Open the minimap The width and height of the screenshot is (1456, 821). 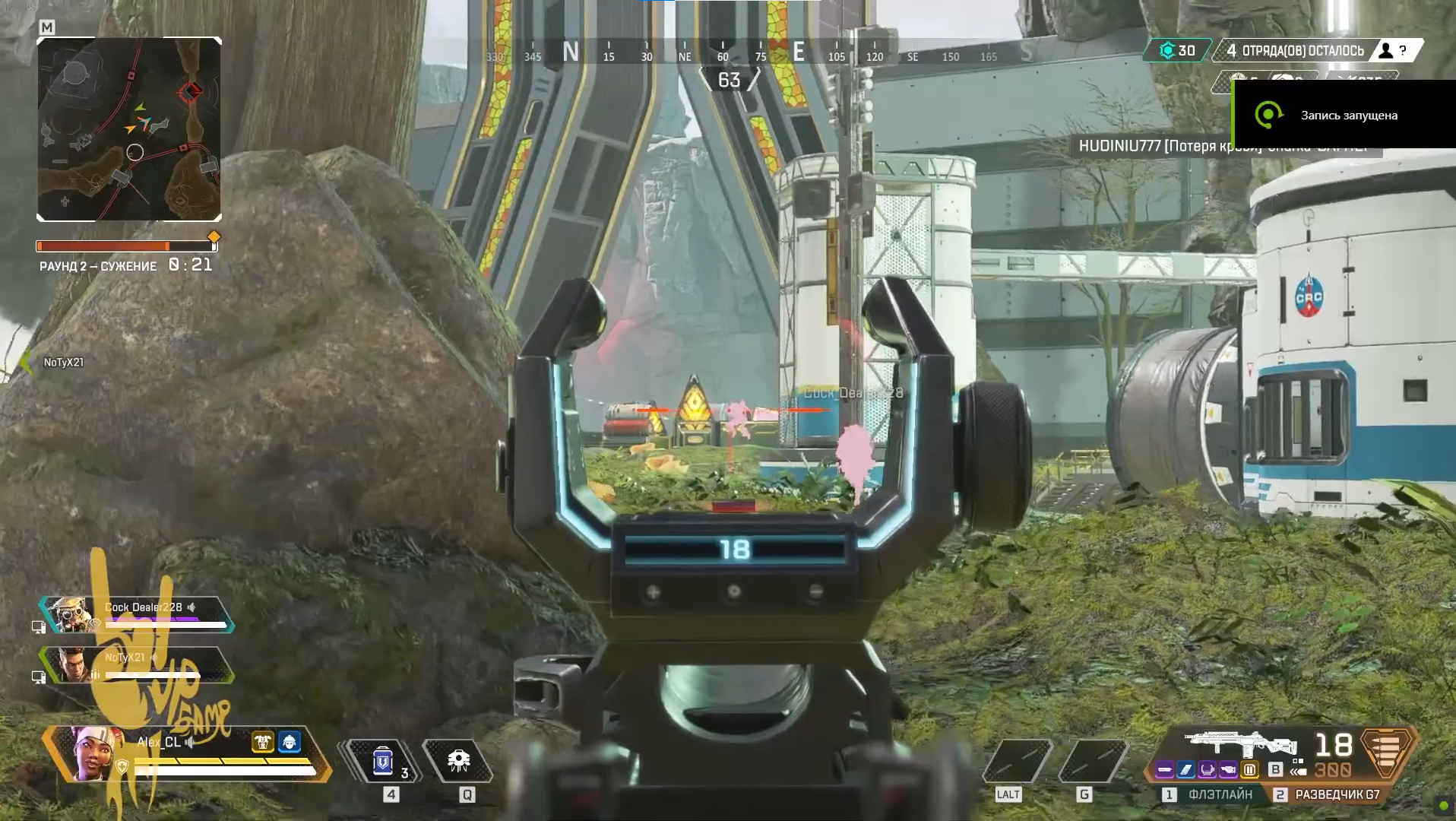point(129,129)
